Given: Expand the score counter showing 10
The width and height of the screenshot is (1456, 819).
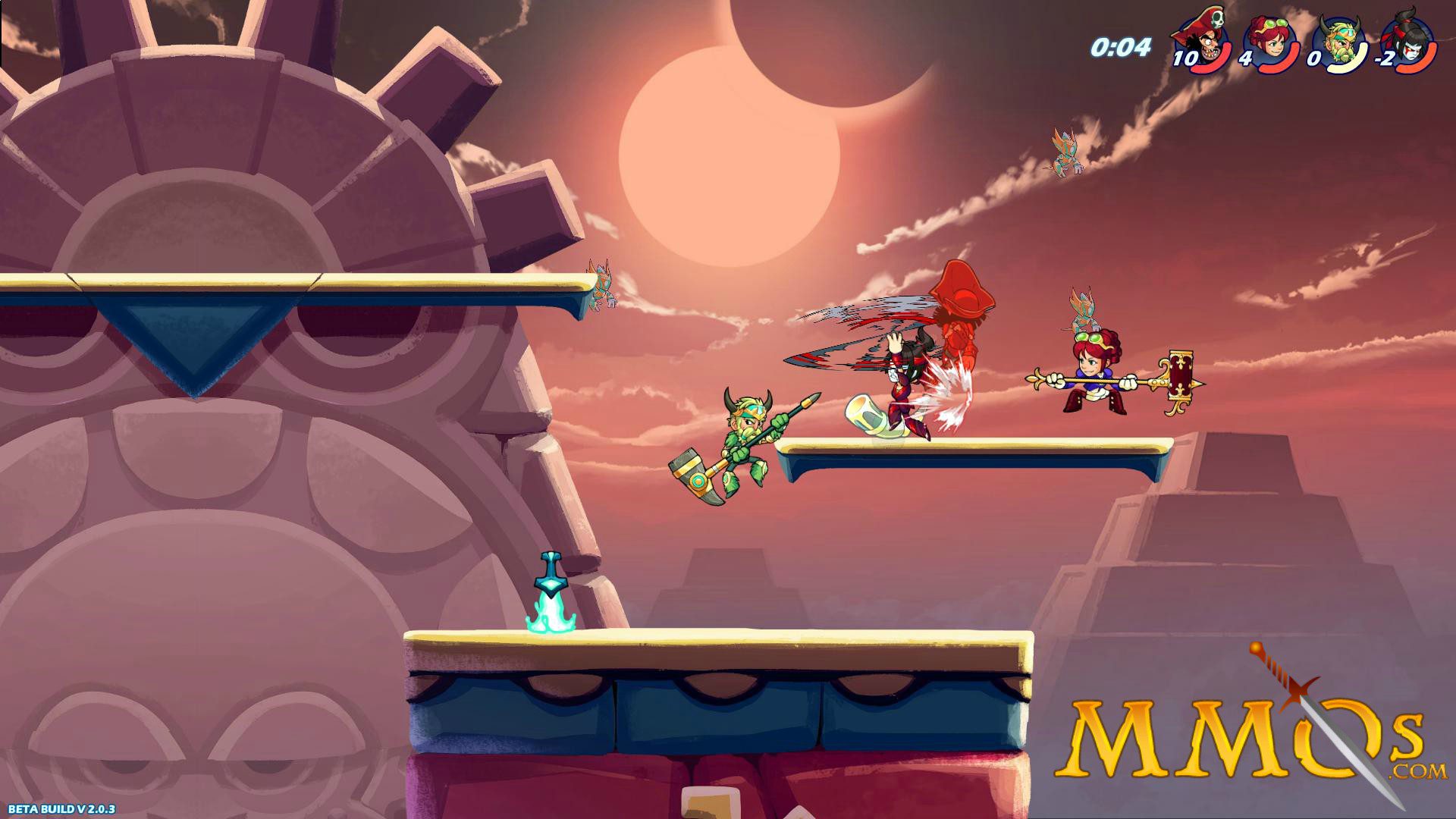Looking at the screenshot, I should [x=1184, y=56].
